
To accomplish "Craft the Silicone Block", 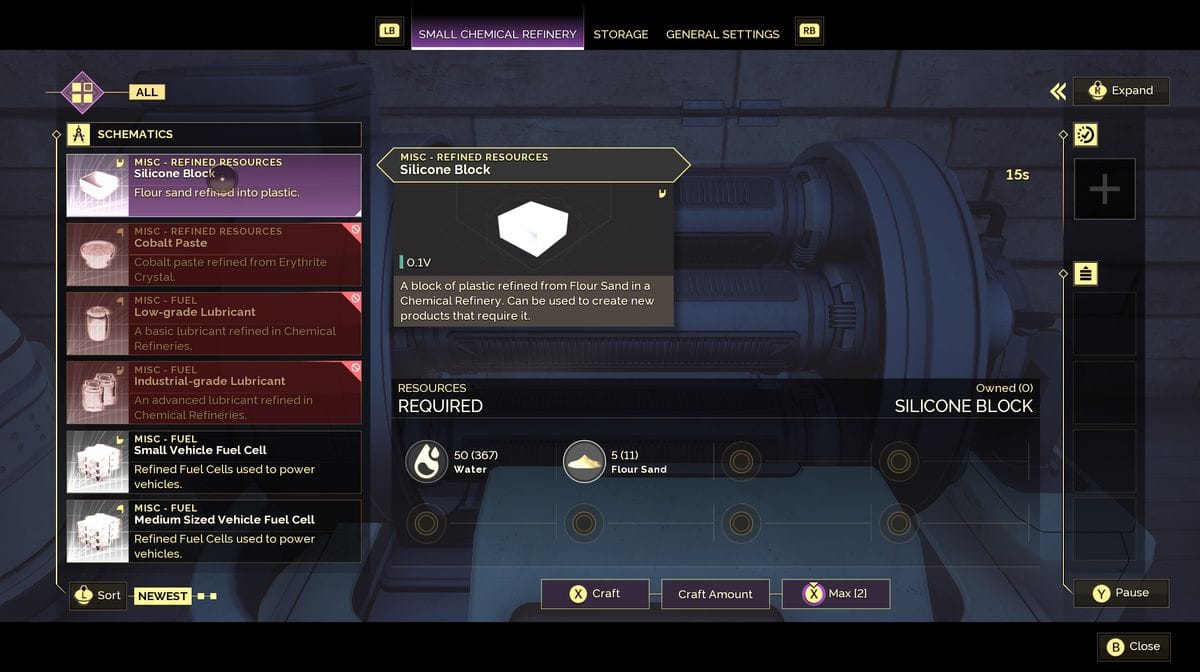I will point(595,593).
